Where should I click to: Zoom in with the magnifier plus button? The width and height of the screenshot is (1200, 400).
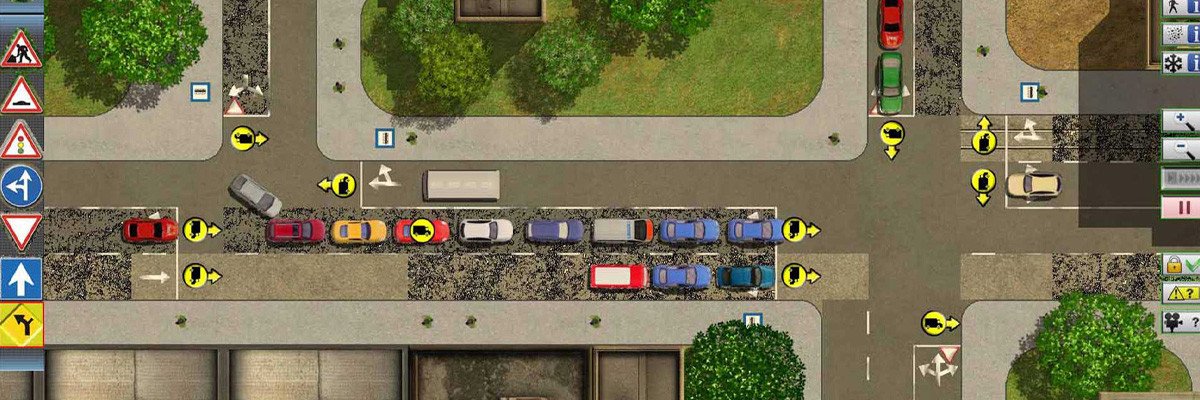tap(1180, 122)
